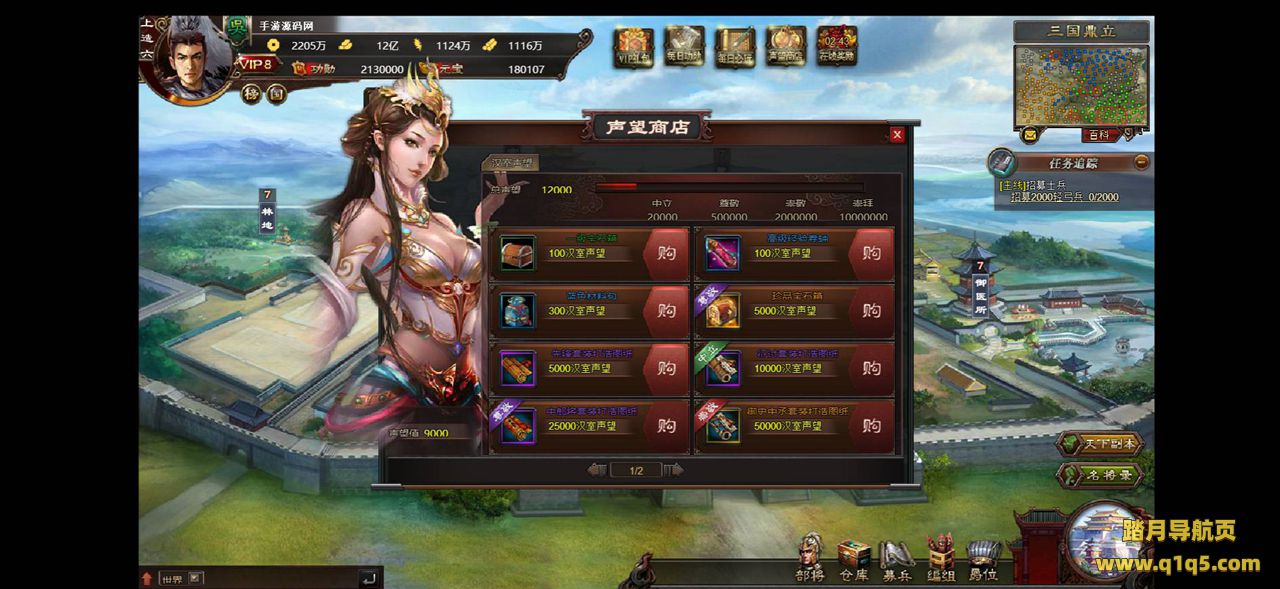Open the 仓库 warehouse menu
The width and height of the screenshot is (1280, 589).
point(853,560)
